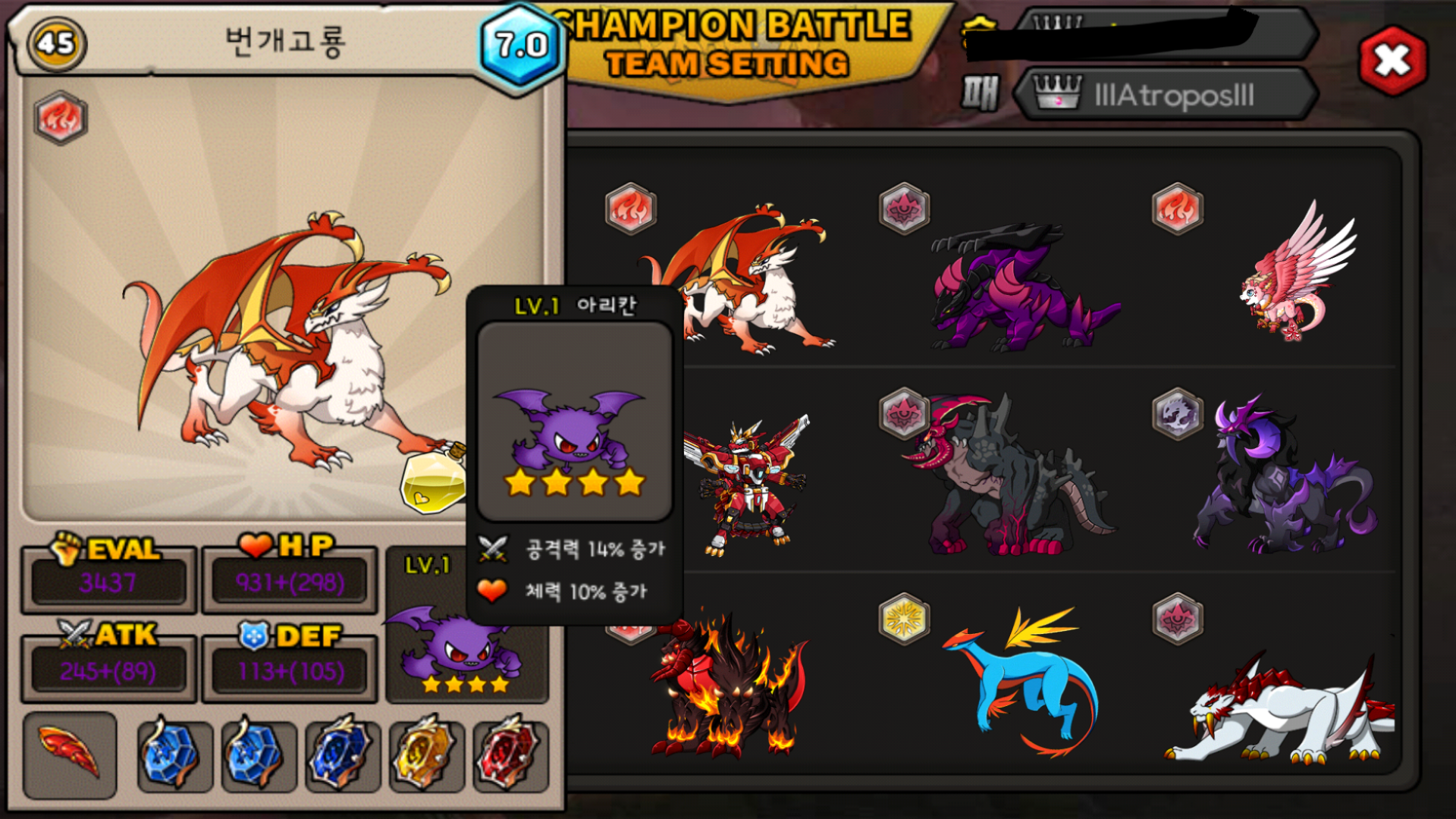
Task: Select the red gem equipment slot
Action: 510,755
